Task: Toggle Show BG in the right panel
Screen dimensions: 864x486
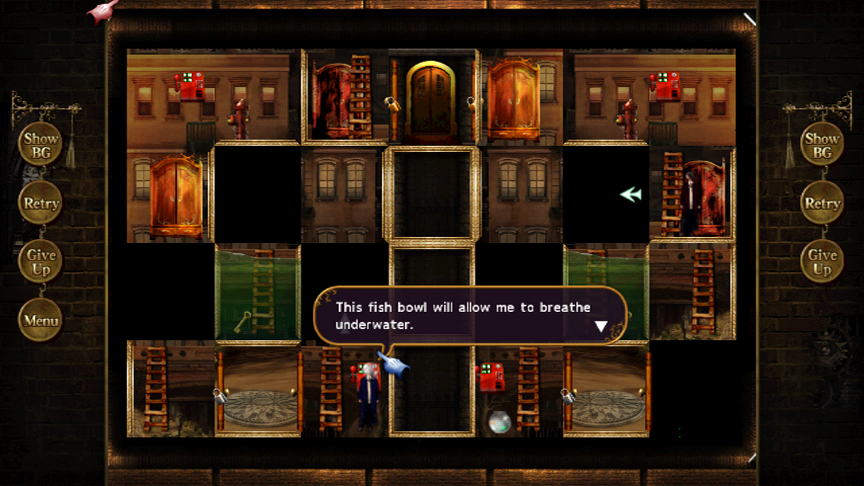Action: click(x=822, y=145)
